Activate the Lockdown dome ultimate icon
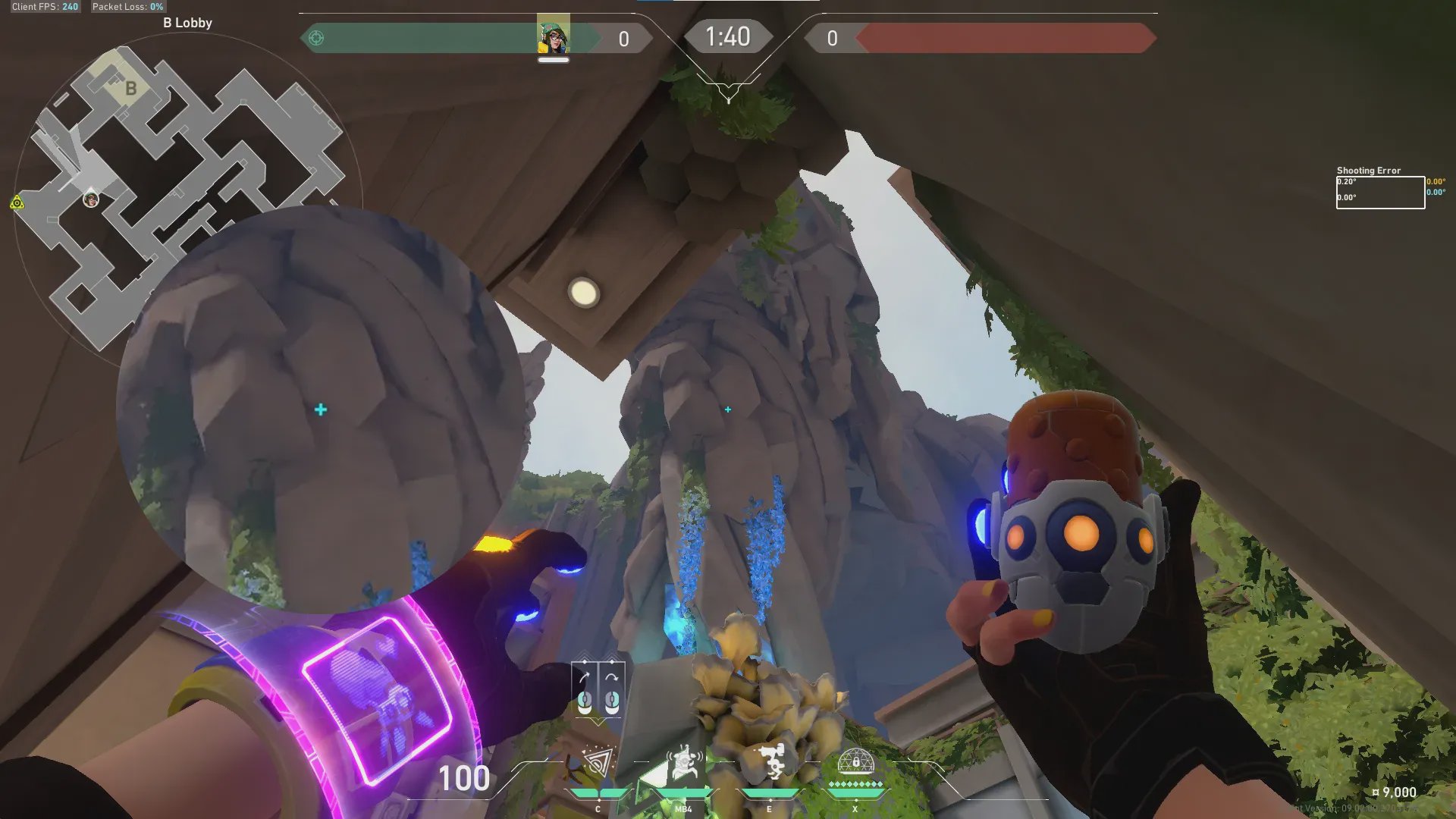Image resolution: width=1456 pixels, height=819 pixels. pos(855,761)
